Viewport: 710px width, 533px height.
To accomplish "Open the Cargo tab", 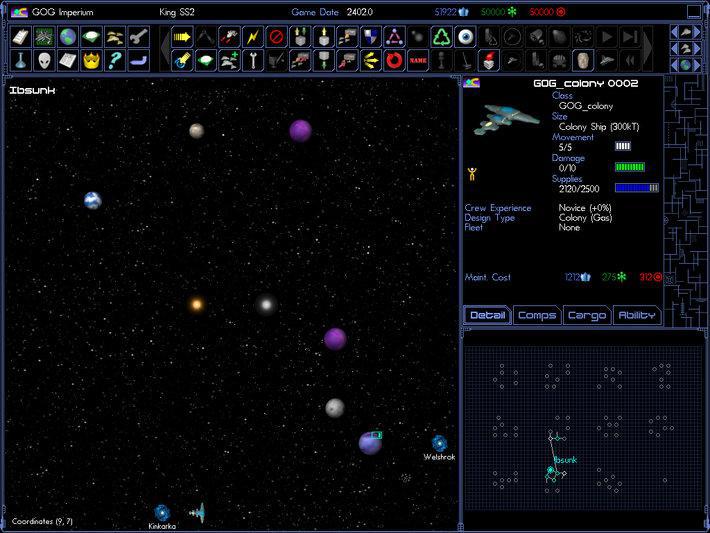I will (x=587, y=316).
